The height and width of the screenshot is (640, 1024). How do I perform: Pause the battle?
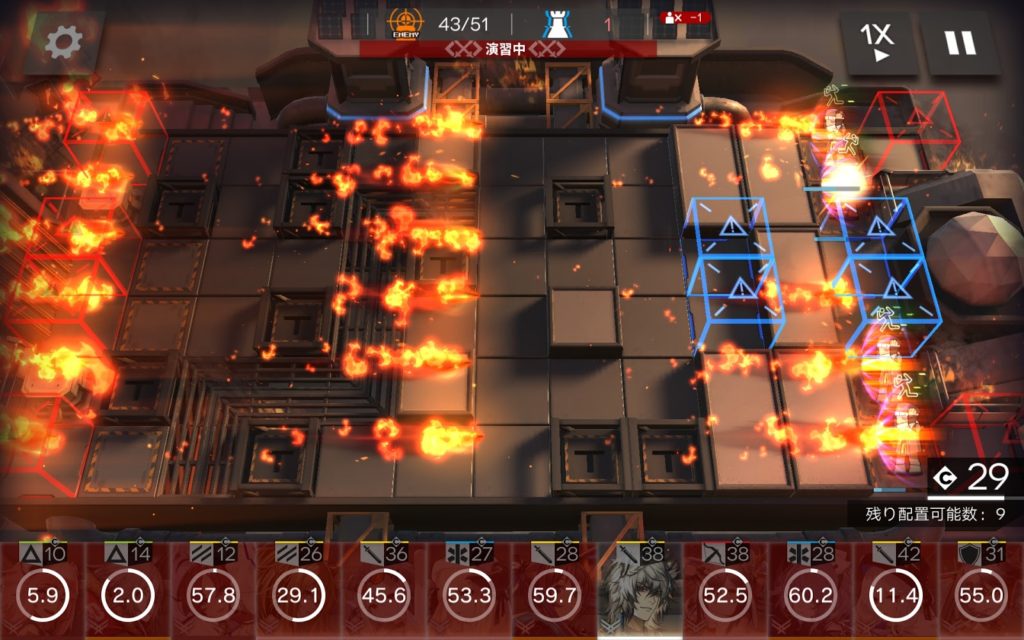(960, 43)
